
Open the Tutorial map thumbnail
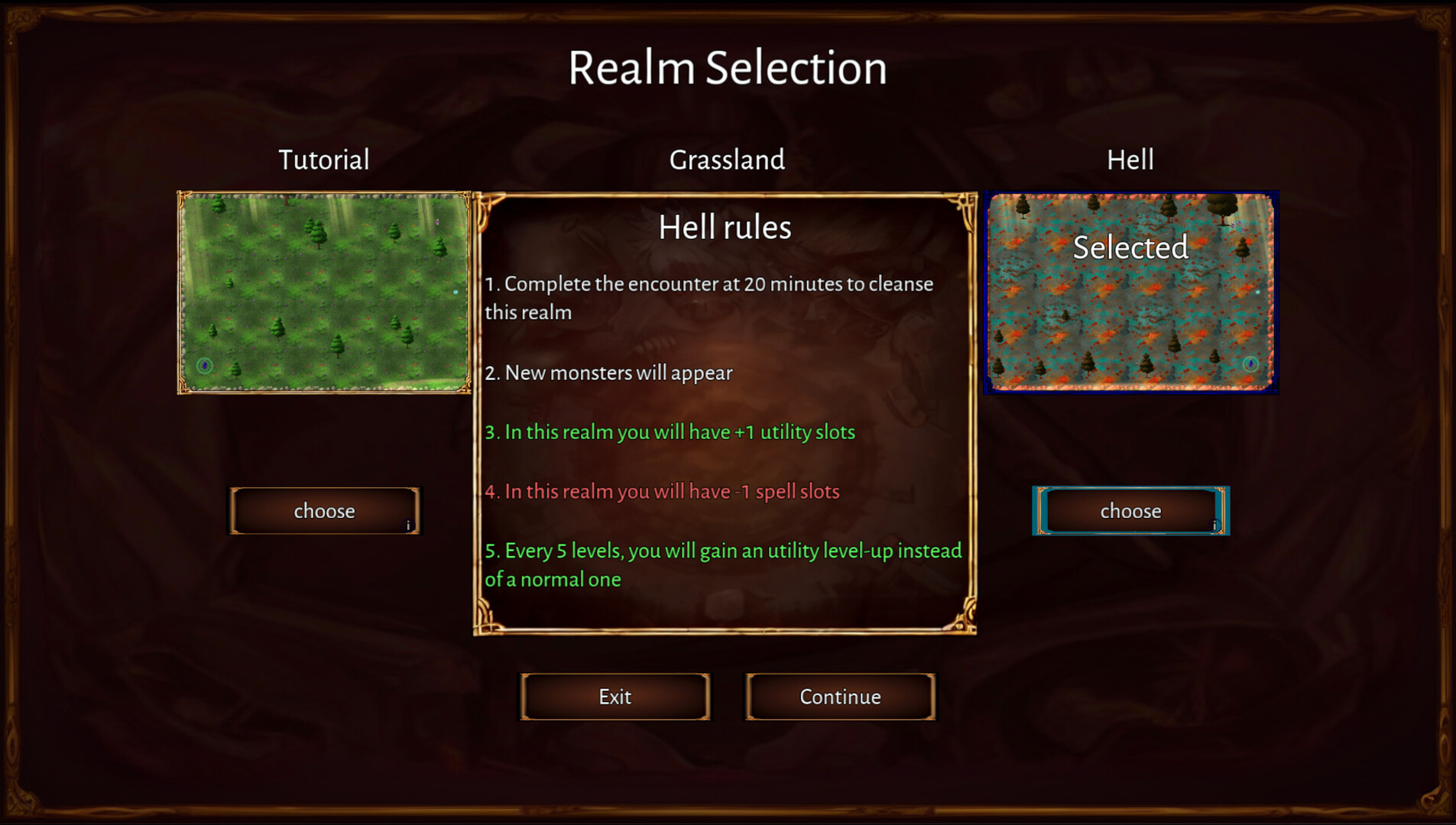point(324,292)
